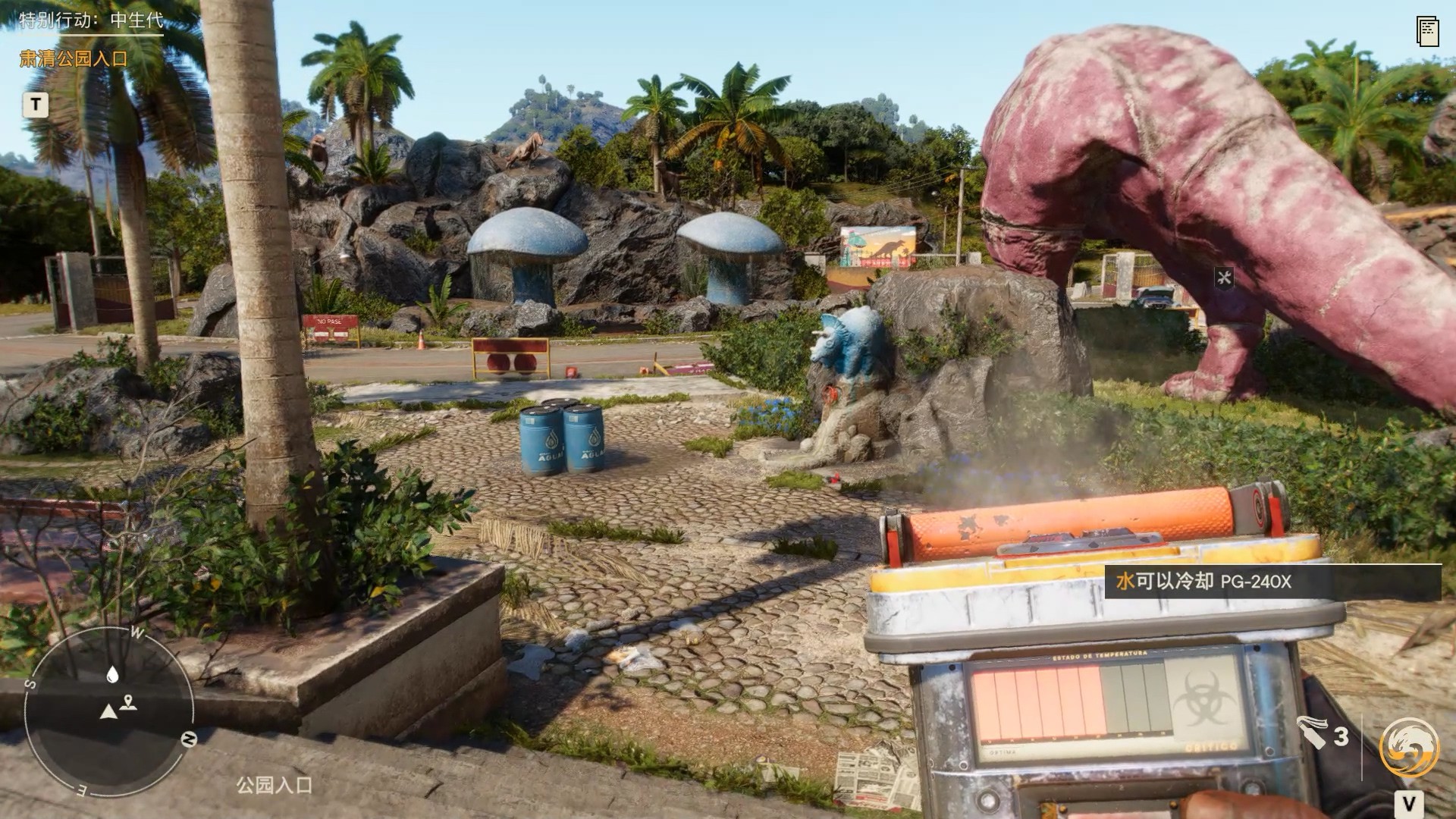Select the Supremo ability emblem
1456x819 pixels.
coord(1409,748)
